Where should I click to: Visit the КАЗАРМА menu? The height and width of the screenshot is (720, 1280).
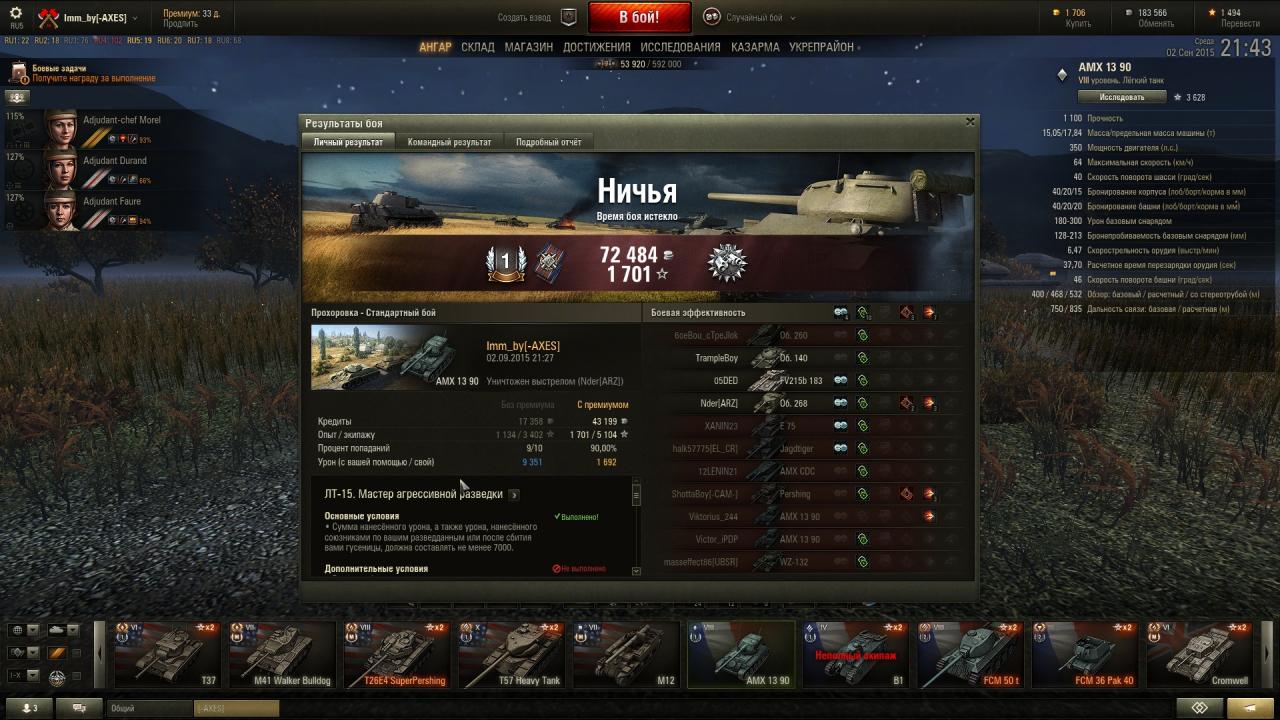tap(755, 47)
